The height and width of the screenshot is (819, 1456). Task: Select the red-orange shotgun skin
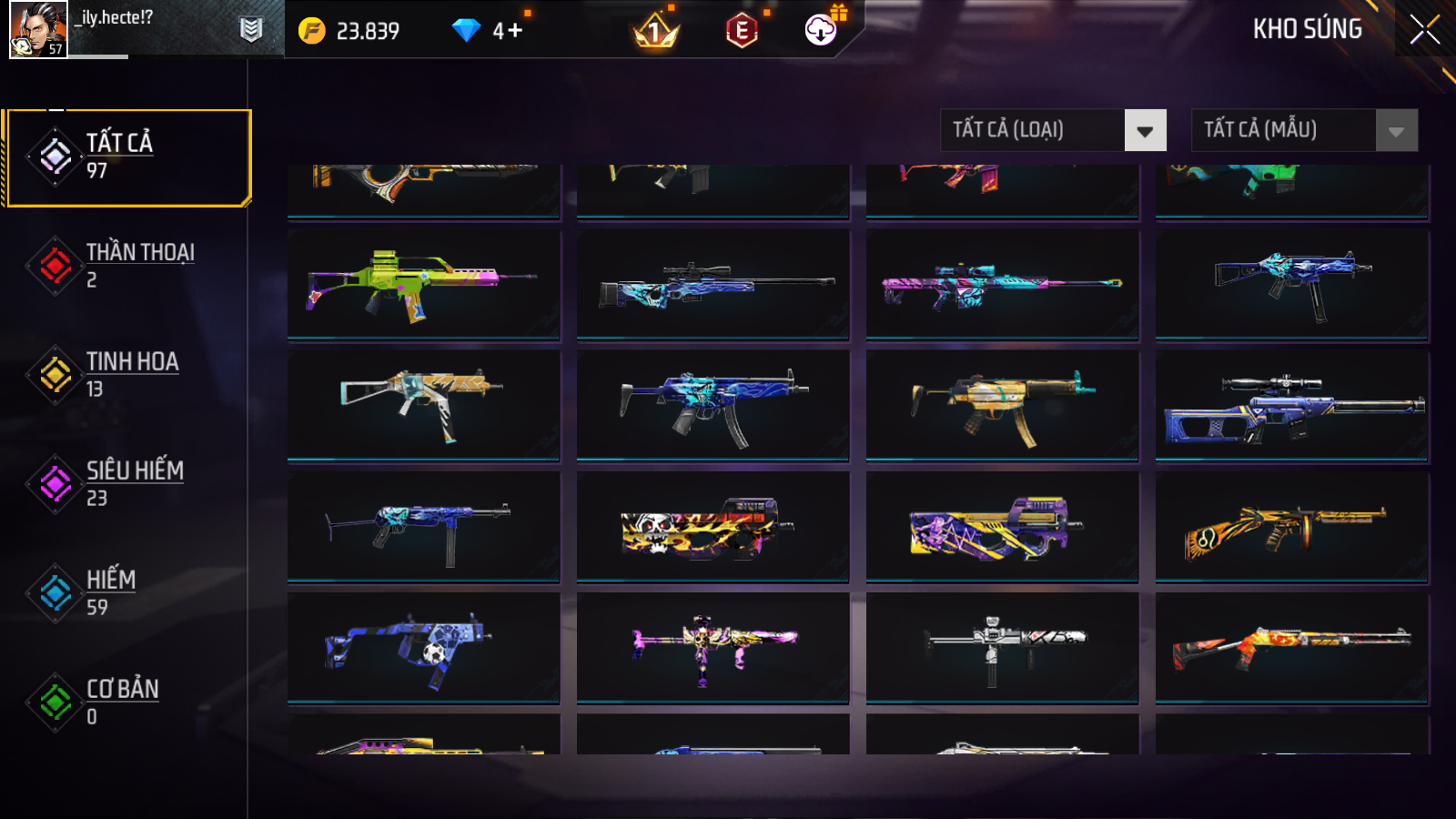(1291, 647)
